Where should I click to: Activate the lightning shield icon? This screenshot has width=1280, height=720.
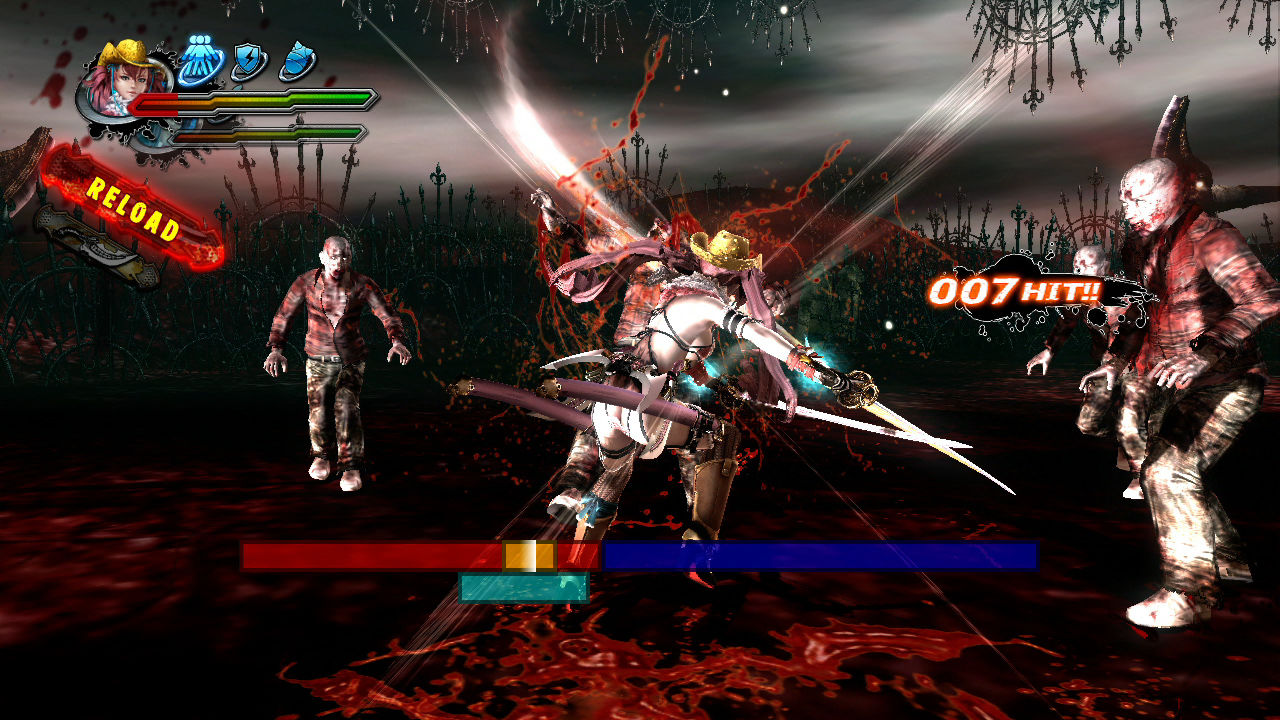pyautogui.click(x=247, y=62)
